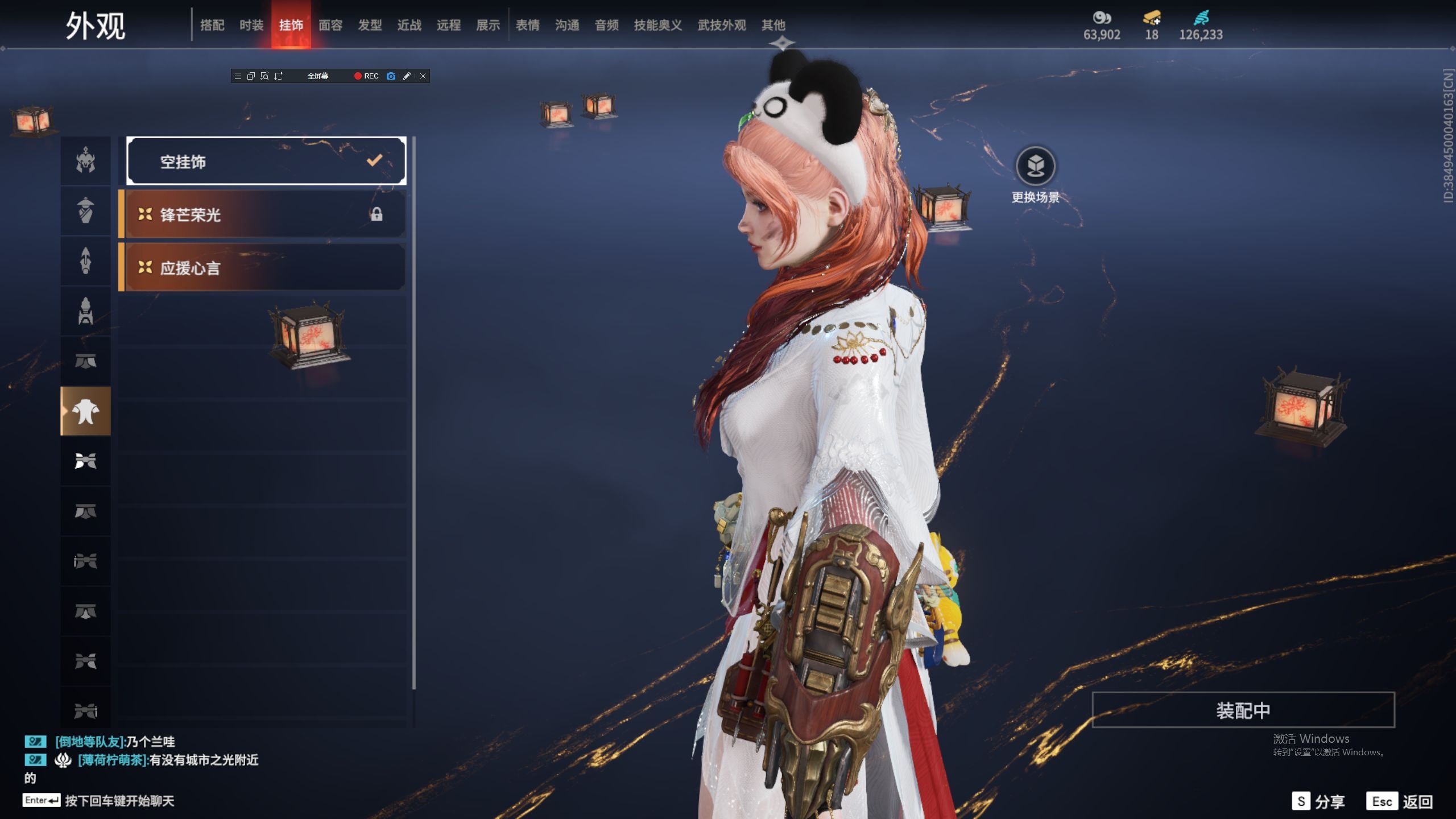Select the locked 锋芒荣光 accessory
Viewport: 1456px width, 819px height.
263,214
